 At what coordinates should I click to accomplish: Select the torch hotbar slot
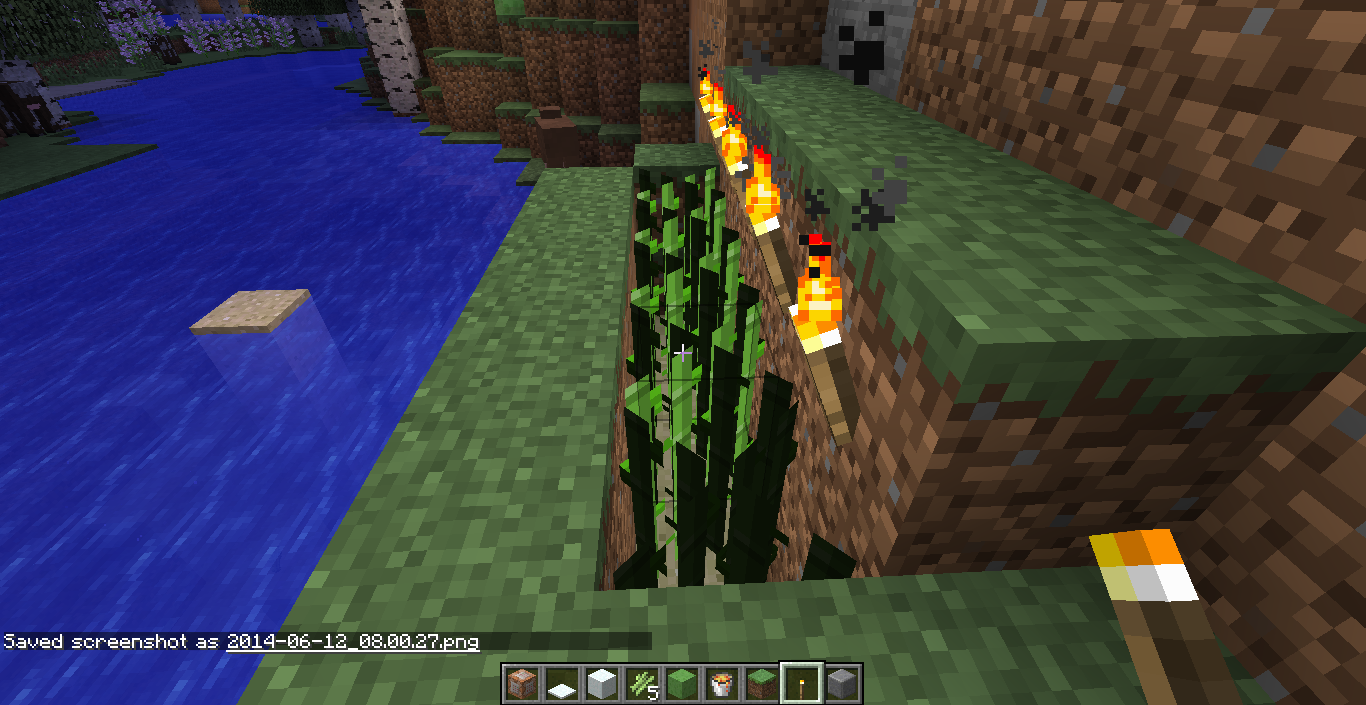pyautogui.click(x=801, y=683)
